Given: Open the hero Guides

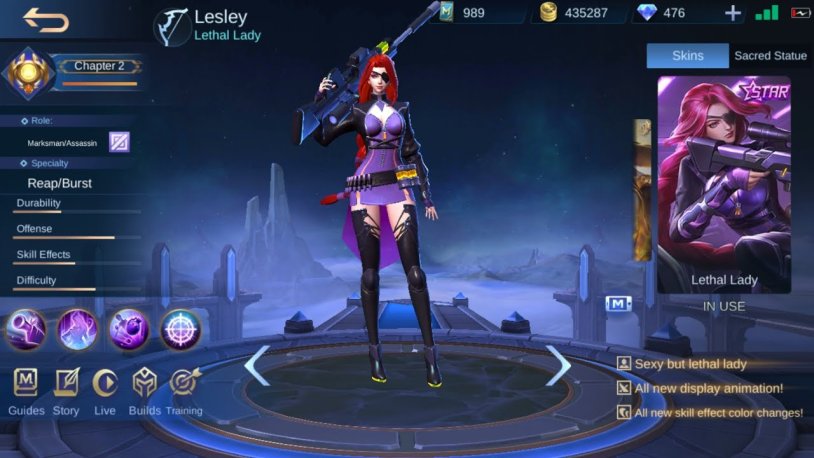Looking at the screenshot, I should click(26, 391).
